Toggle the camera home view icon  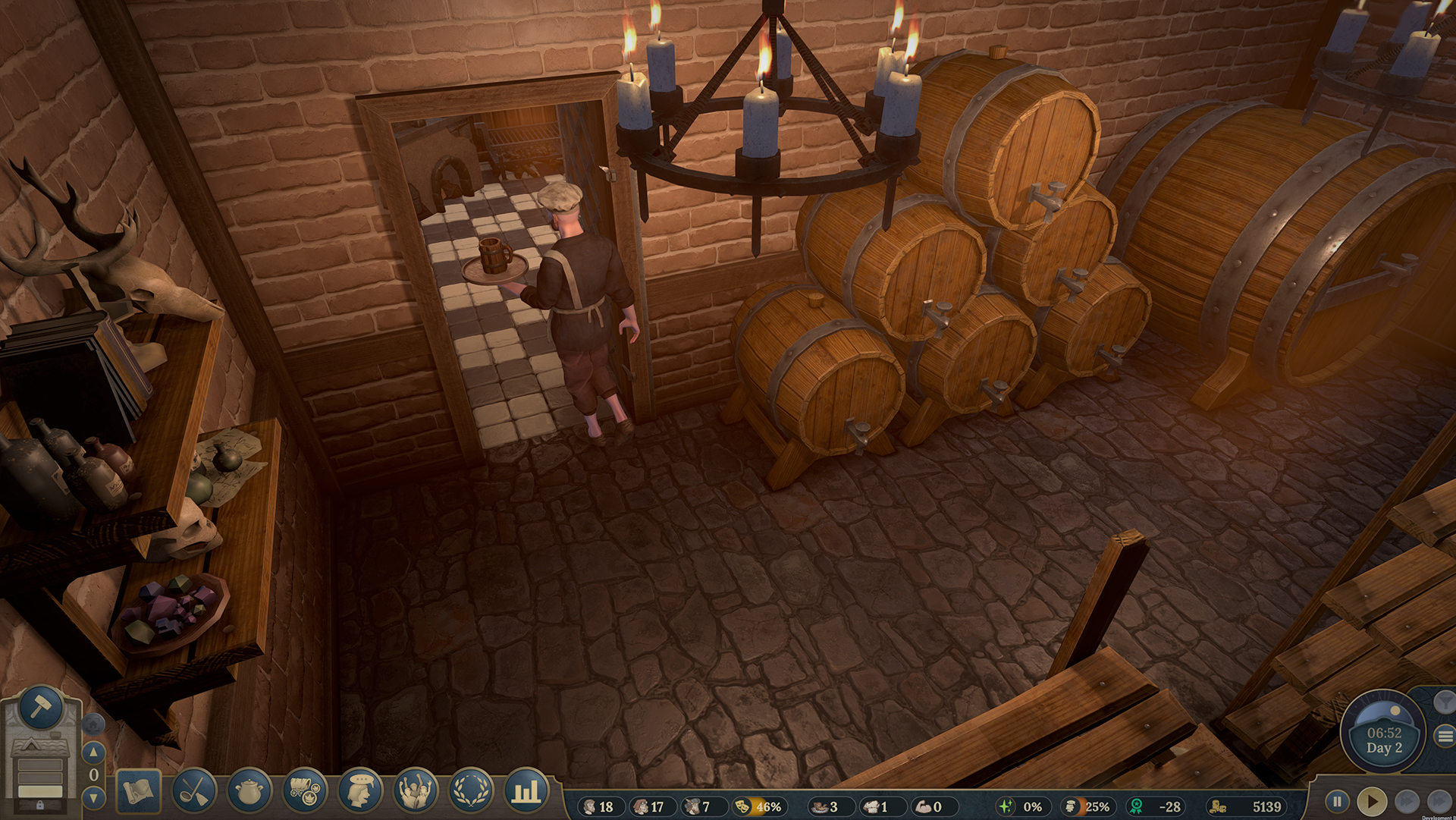[93, 724]
